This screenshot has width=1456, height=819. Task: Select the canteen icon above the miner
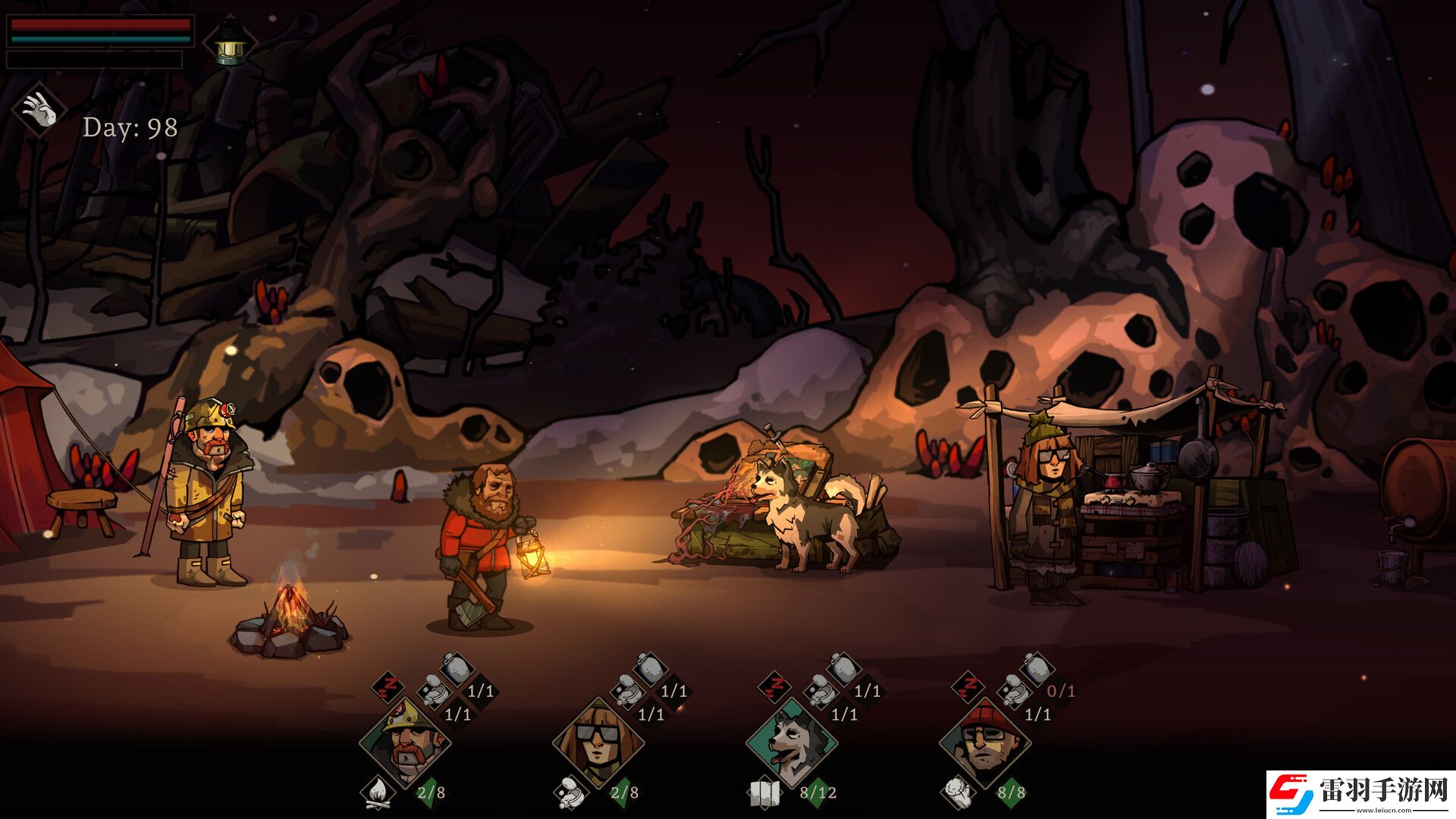pyautogui.click(x=457, y=668)
